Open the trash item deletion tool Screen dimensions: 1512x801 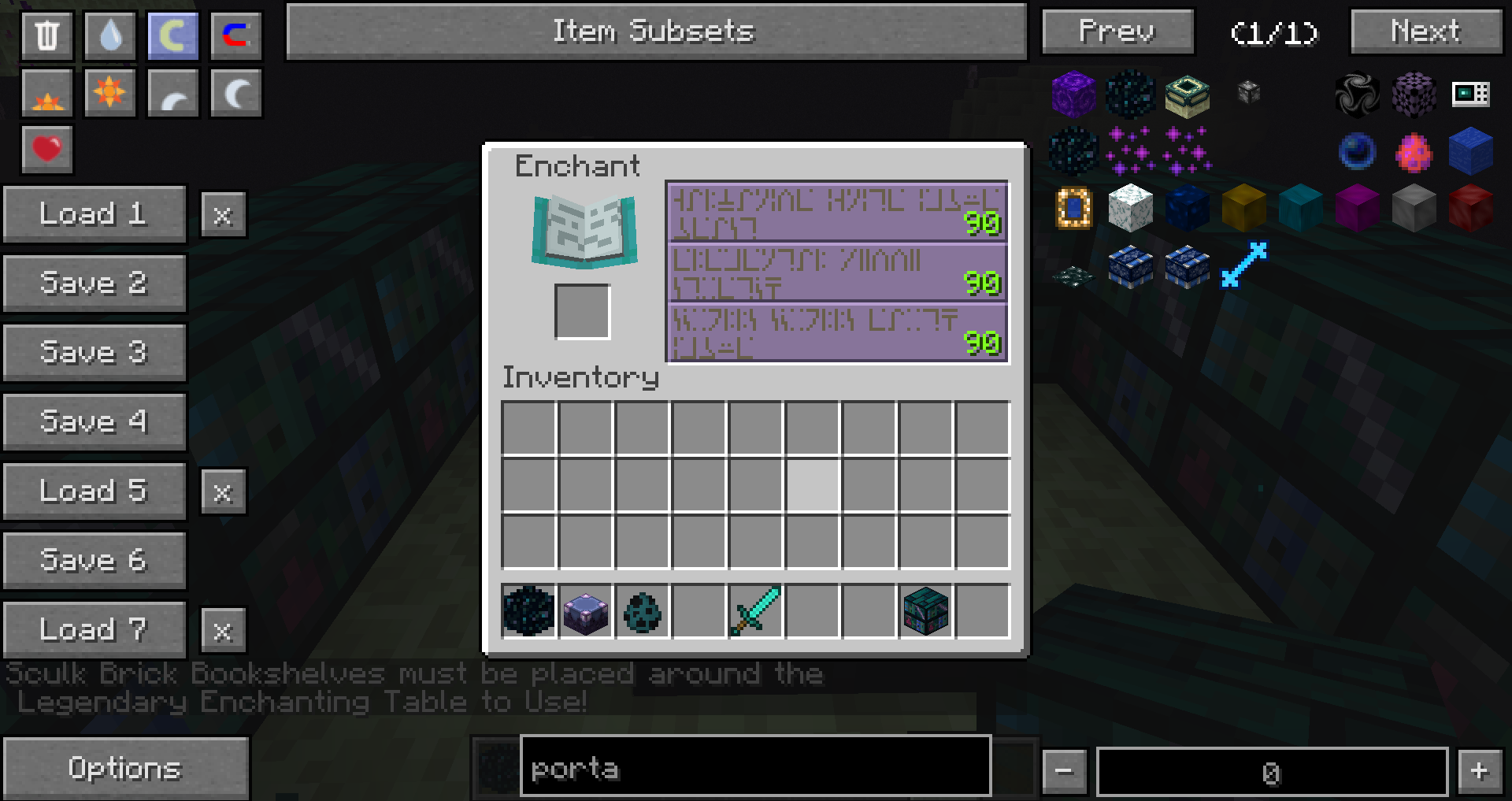click(46, 35)
